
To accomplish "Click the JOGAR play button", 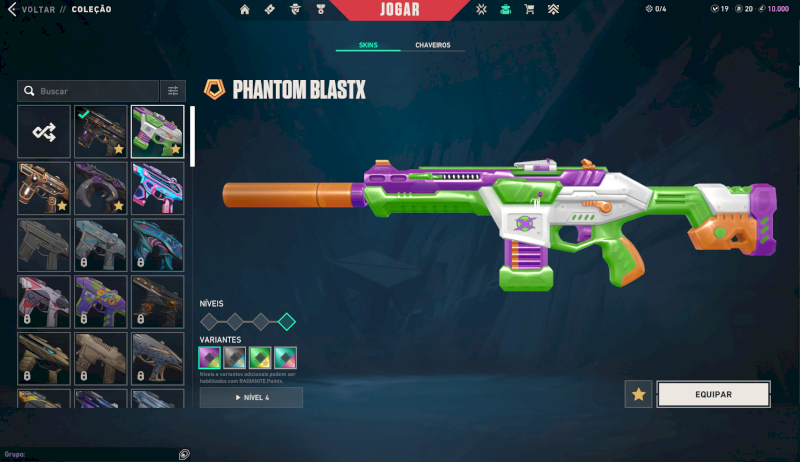I will coord(400,10).
